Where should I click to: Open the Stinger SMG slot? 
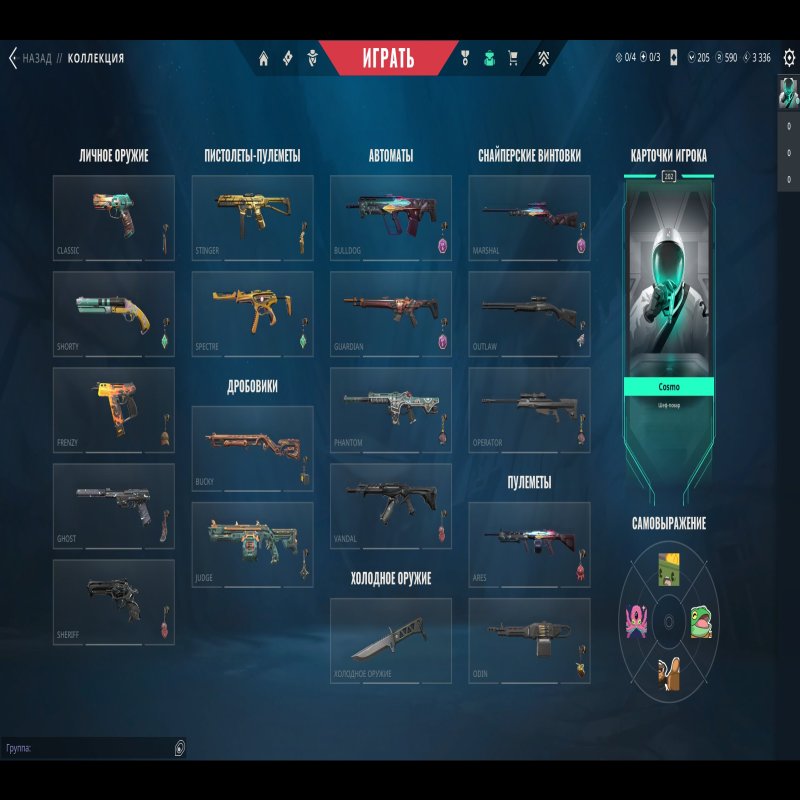tap(251, 218)
